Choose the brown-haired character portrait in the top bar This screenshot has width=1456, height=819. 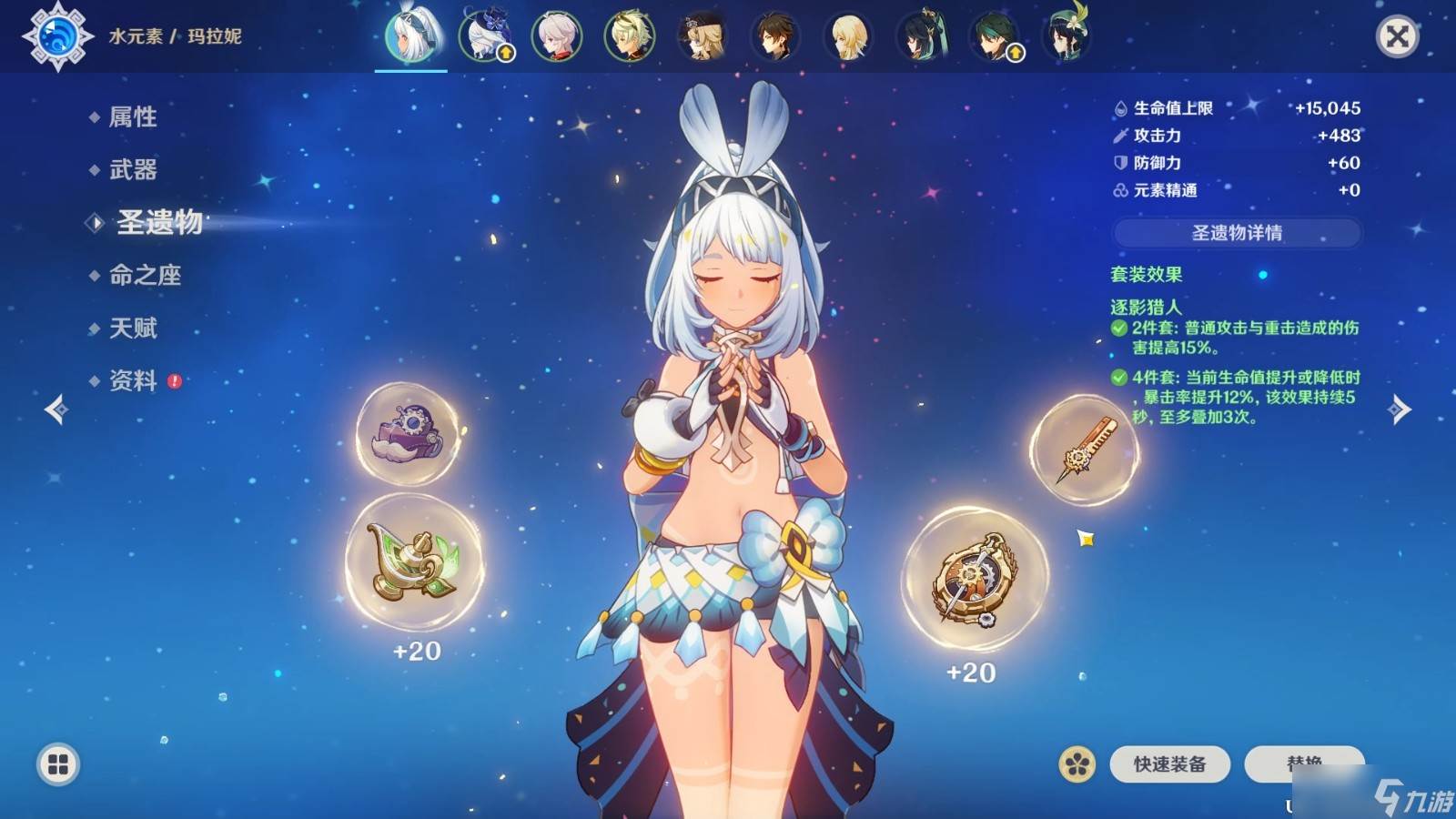click(774, 37)
